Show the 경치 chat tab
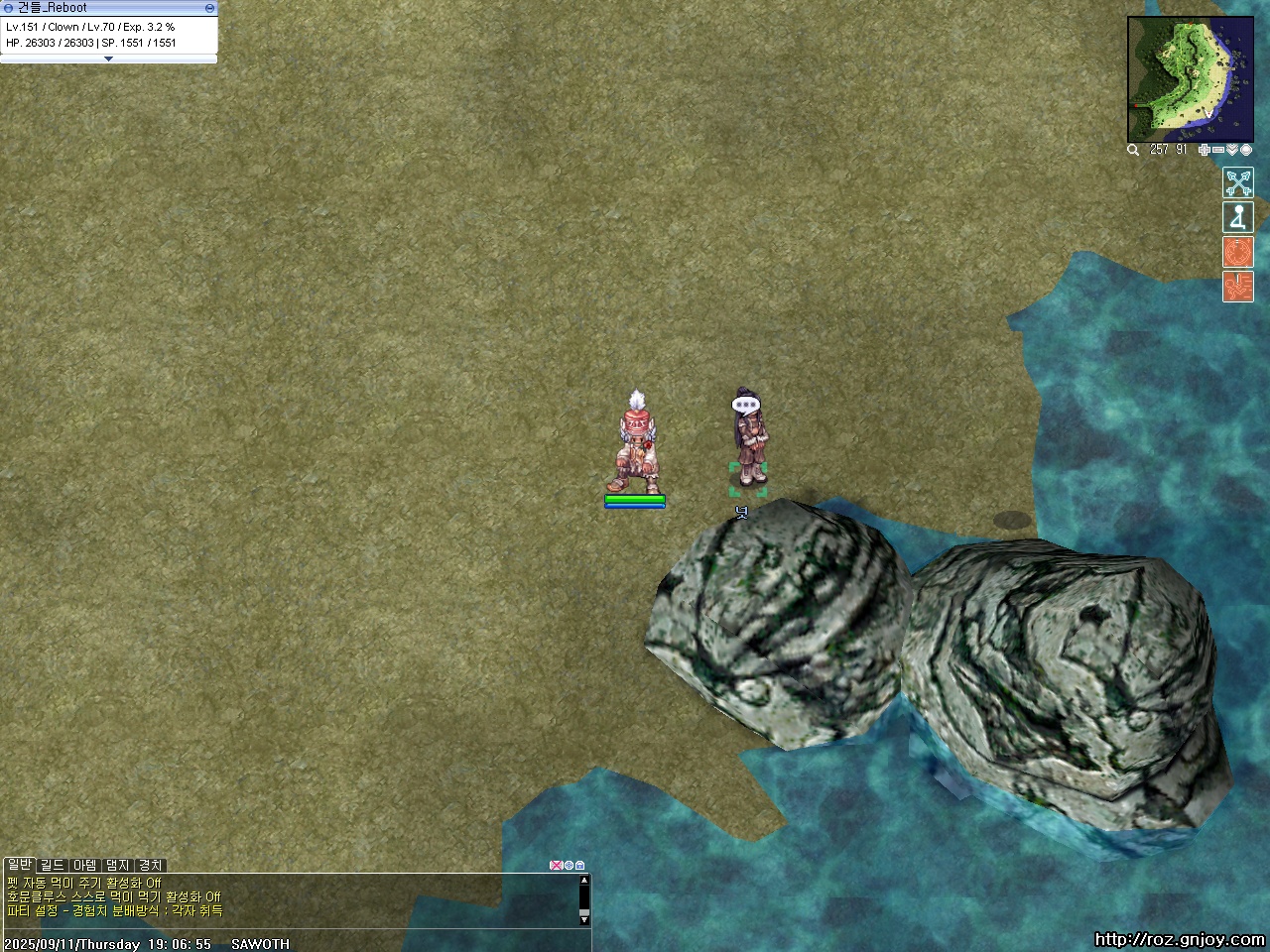The width and height of the screenshot is (1270, 952). (x=150, y=865)
